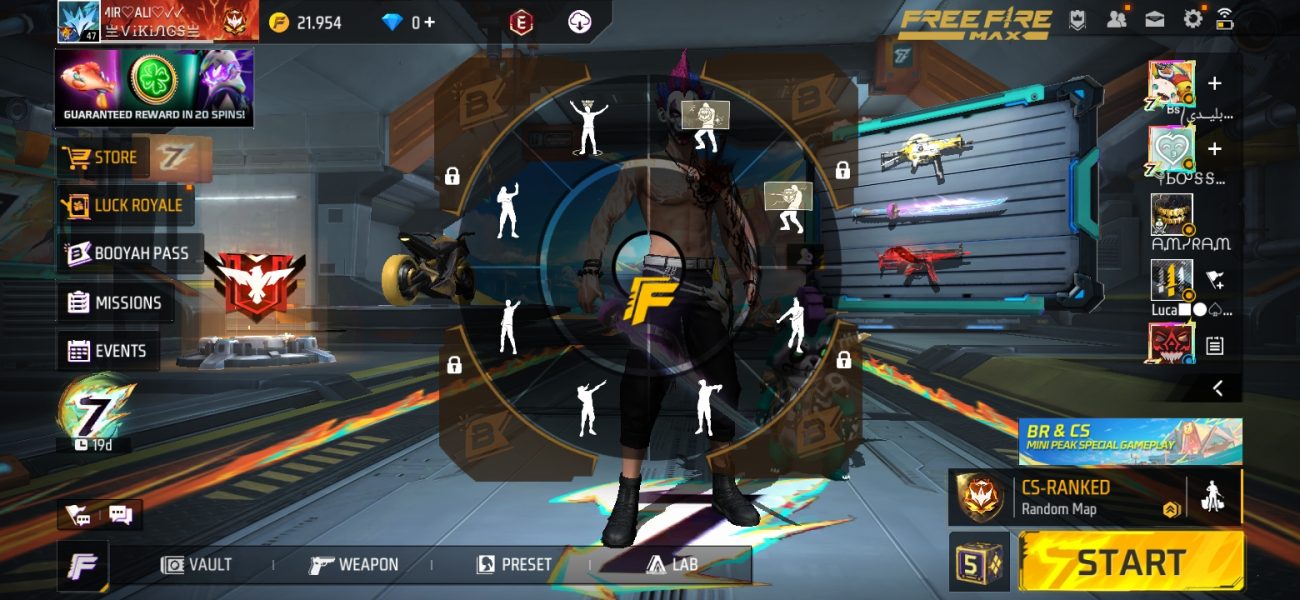Add diamonds with the plus button
The height and width of the screenshot is (600, 1300).
click(x=429, y=22)
